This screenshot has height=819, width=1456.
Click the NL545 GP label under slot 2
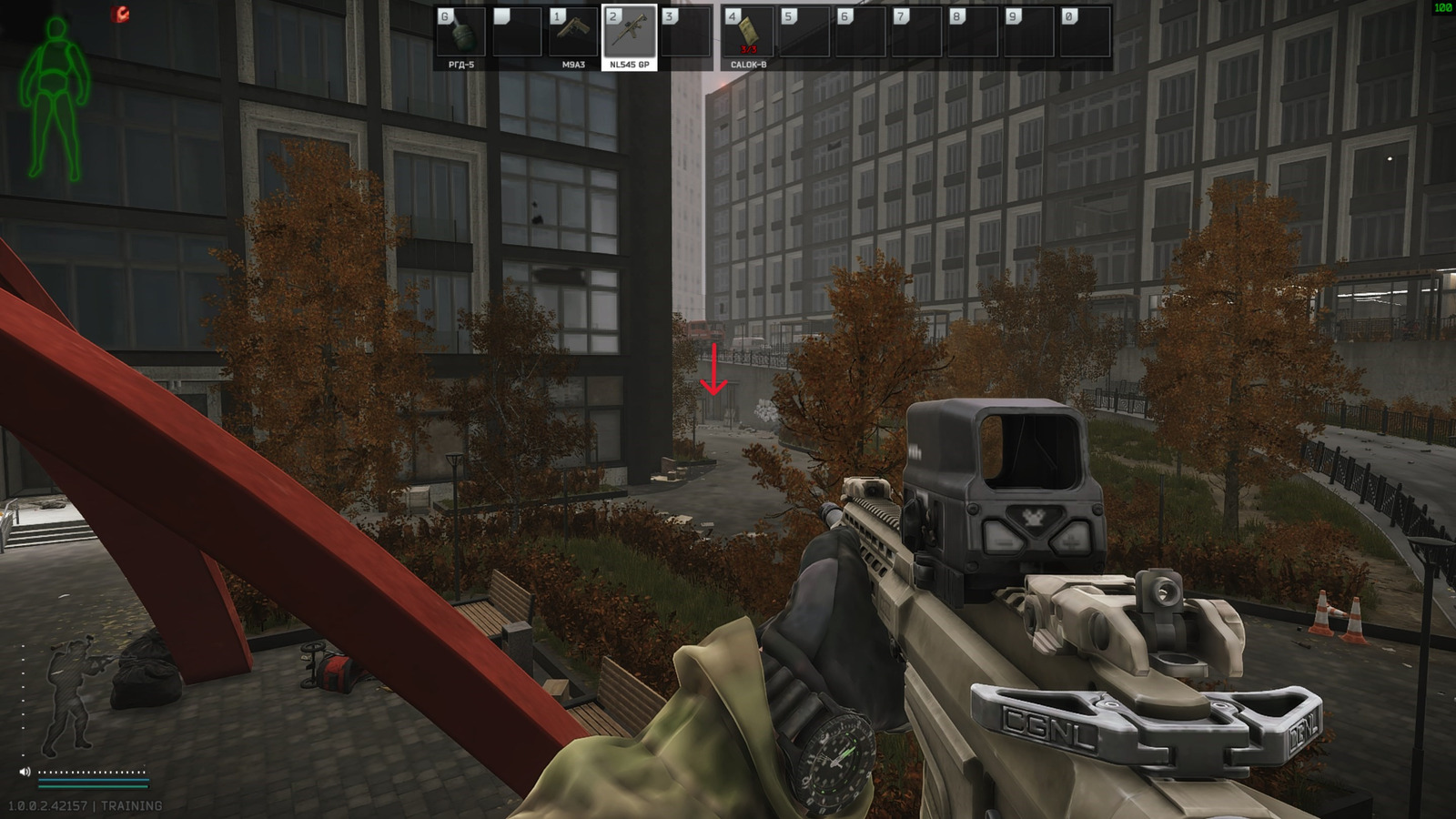click(630, 65)
